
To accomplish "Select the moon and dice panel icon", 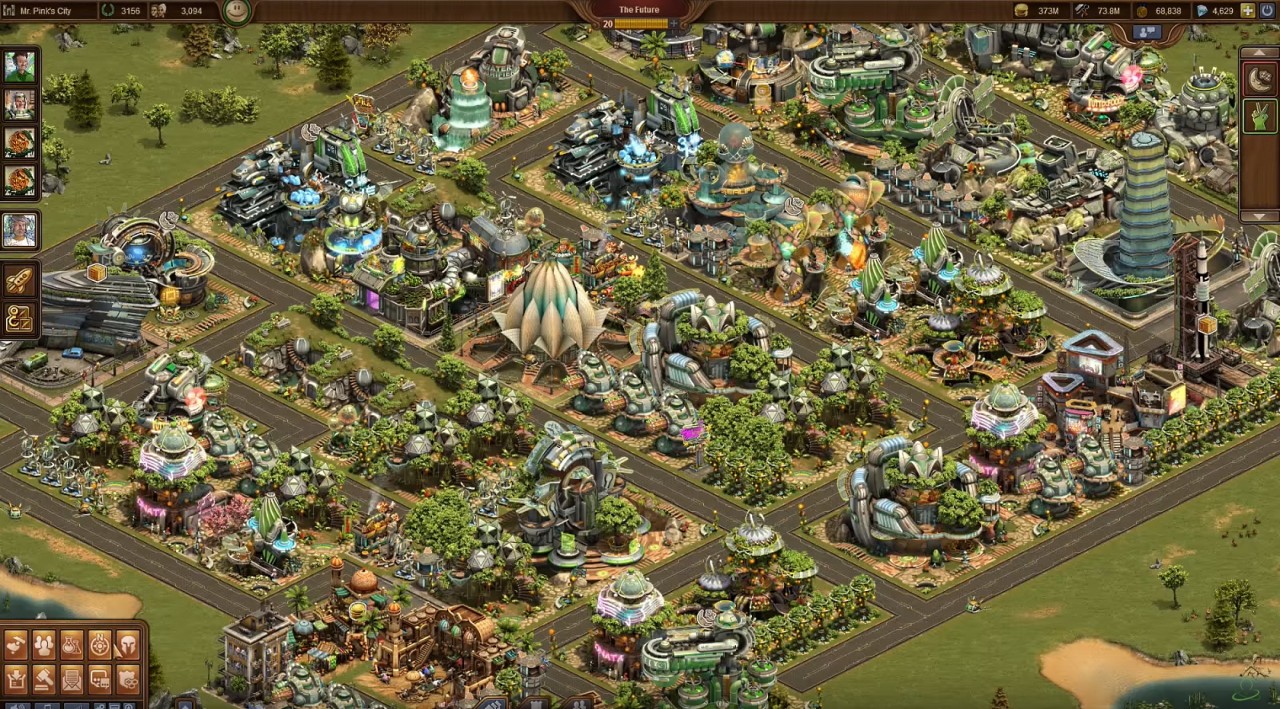I will pos(1259,79).
